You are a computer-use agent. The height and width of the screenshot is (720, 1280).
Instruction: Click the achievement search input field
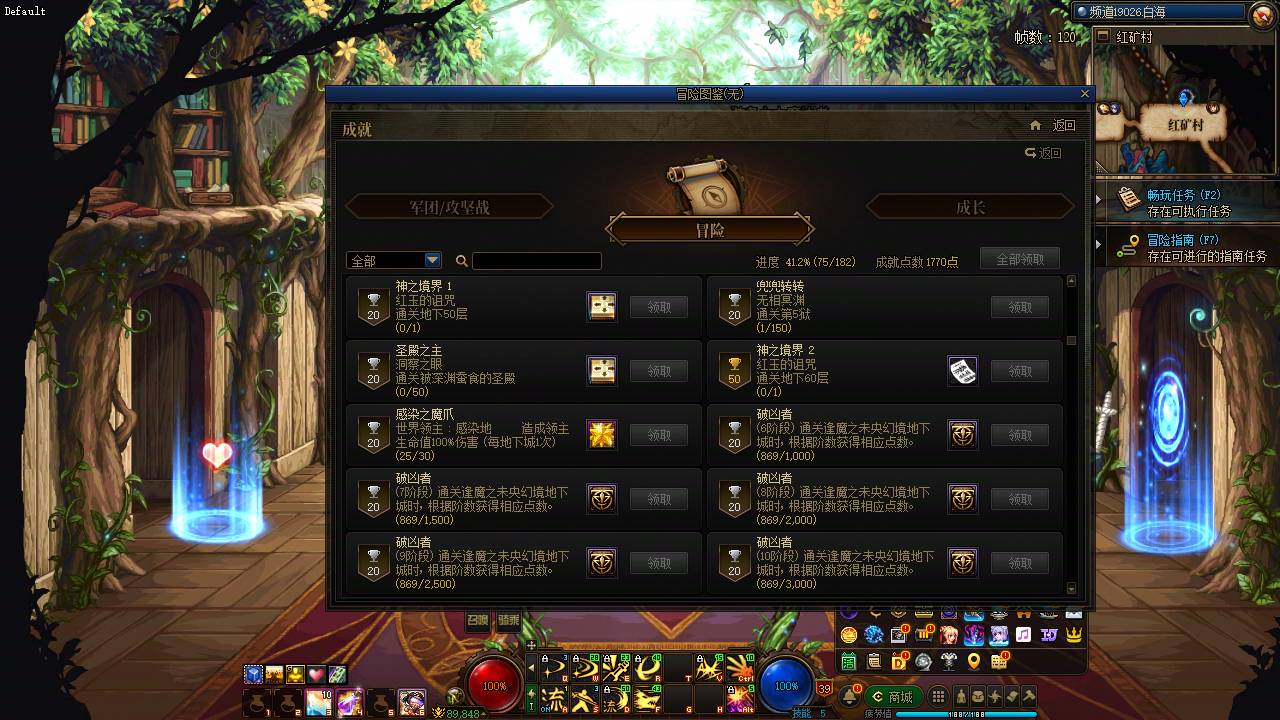537,260
